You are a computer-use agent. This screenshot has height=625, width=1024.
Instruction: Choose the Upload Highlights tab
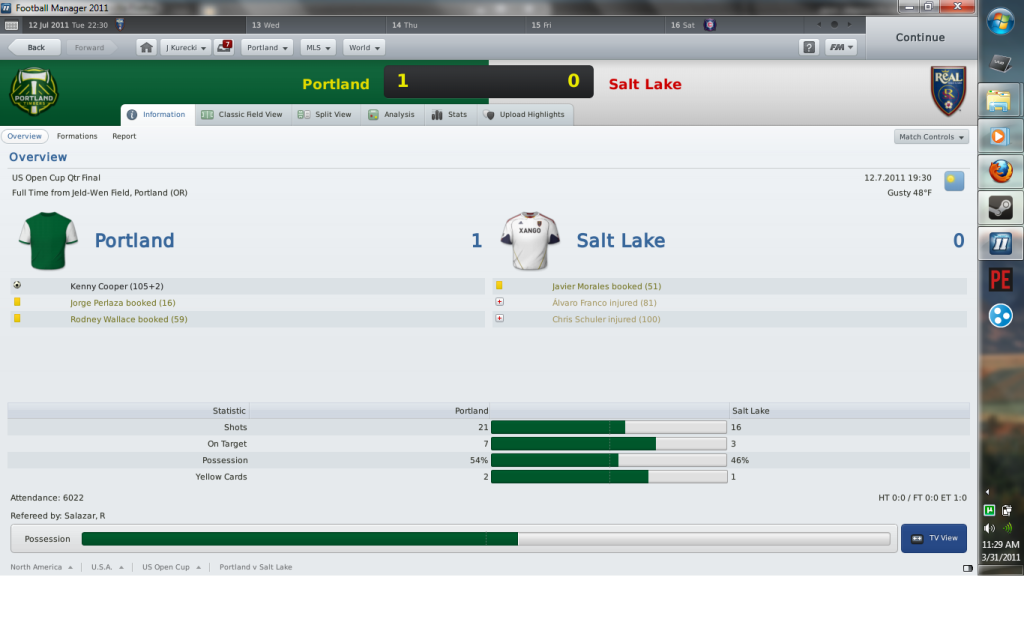pyautogui.click(x=524, y=115)
